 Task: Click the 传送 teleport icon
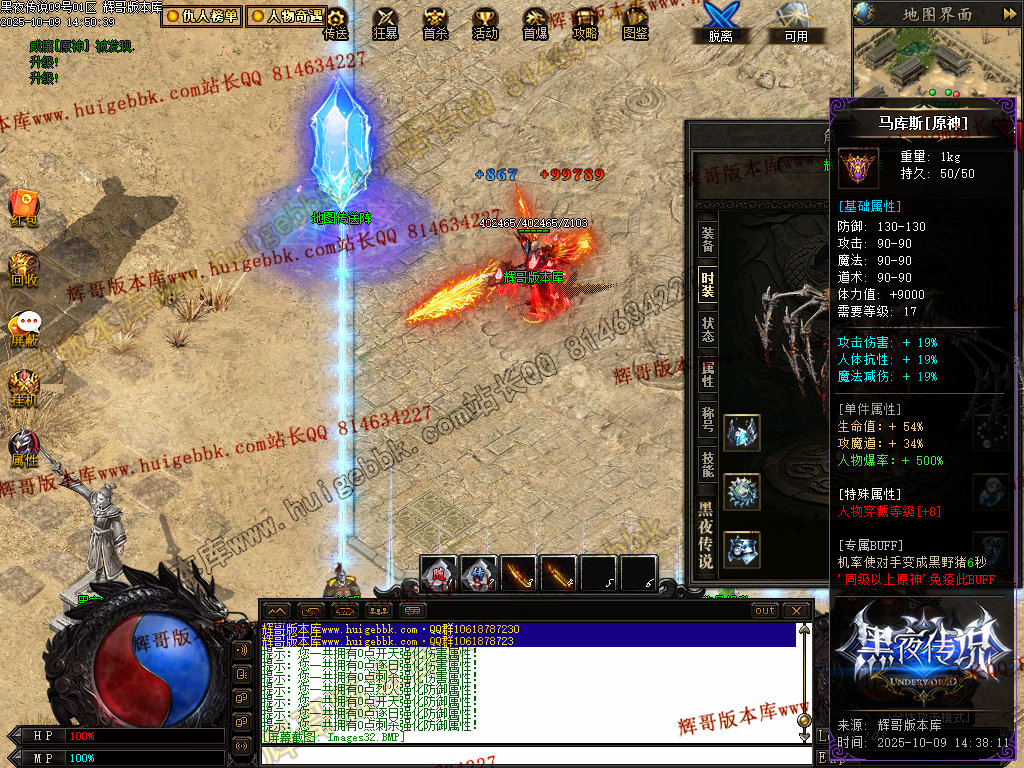coord(336,22)
